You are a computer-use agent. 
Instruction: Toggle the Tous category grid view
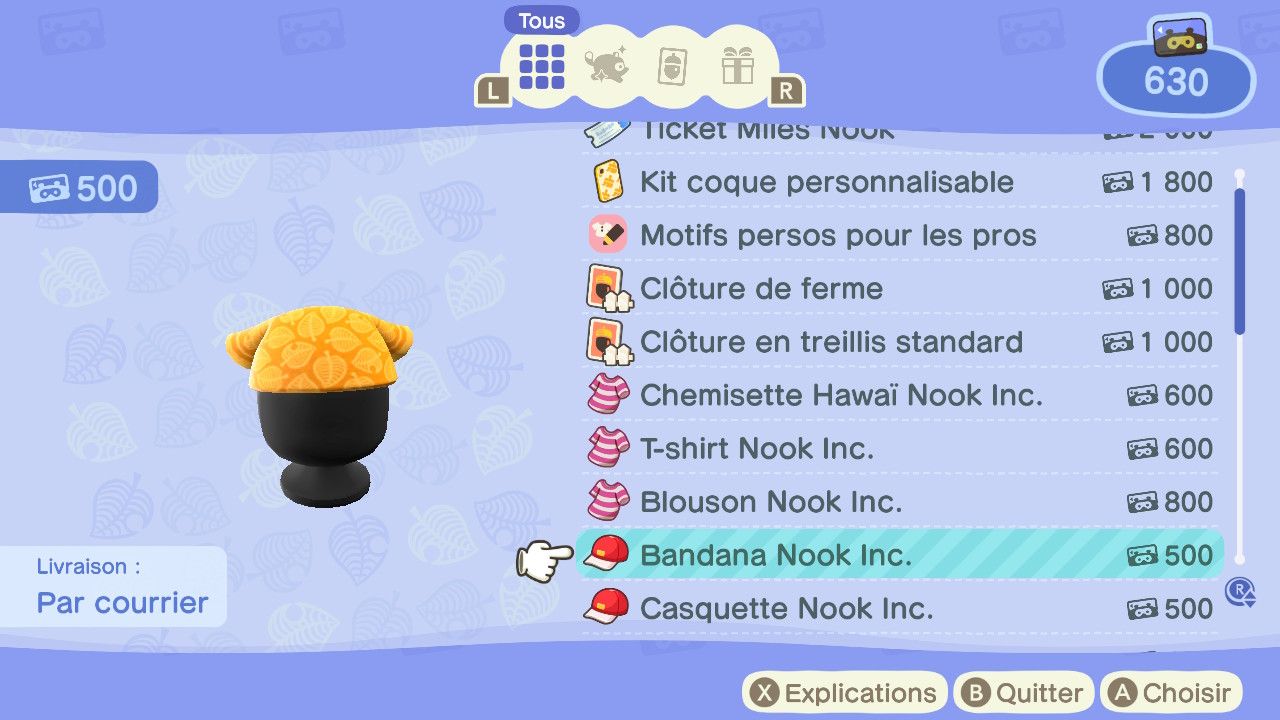click(x=541, y=64)
